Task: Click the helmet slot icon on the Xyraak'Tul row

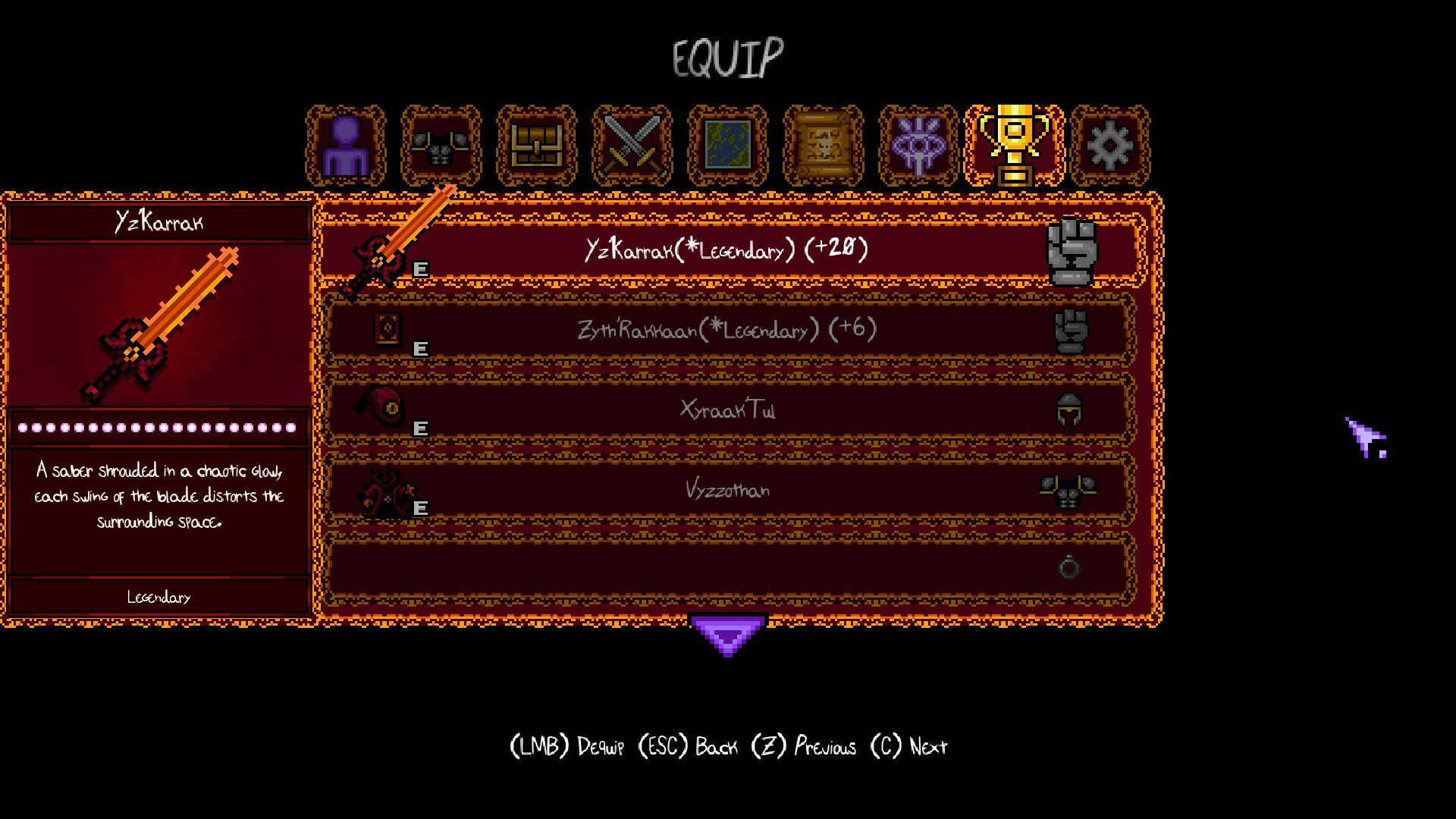Action: tap(1070, 409)
